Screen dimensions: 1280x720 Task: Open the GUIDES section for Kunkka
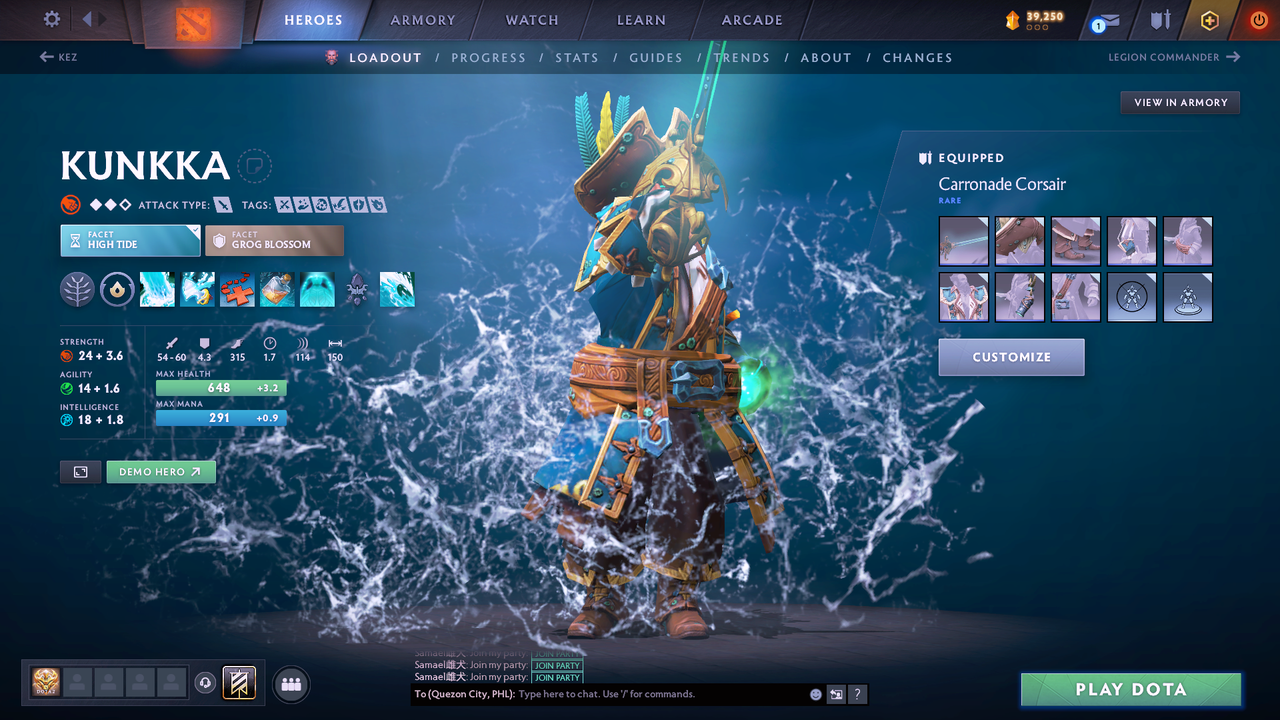click(655, 57)
